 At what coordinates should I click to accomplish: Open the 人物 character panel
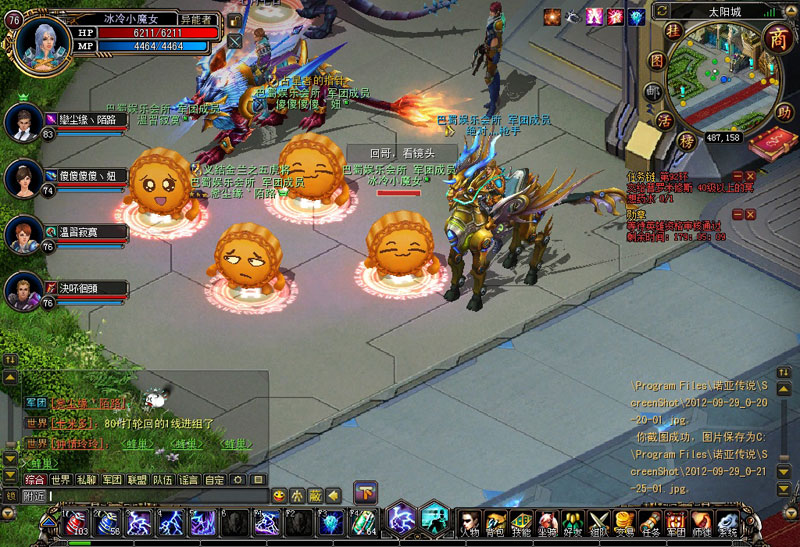(469, 522)
